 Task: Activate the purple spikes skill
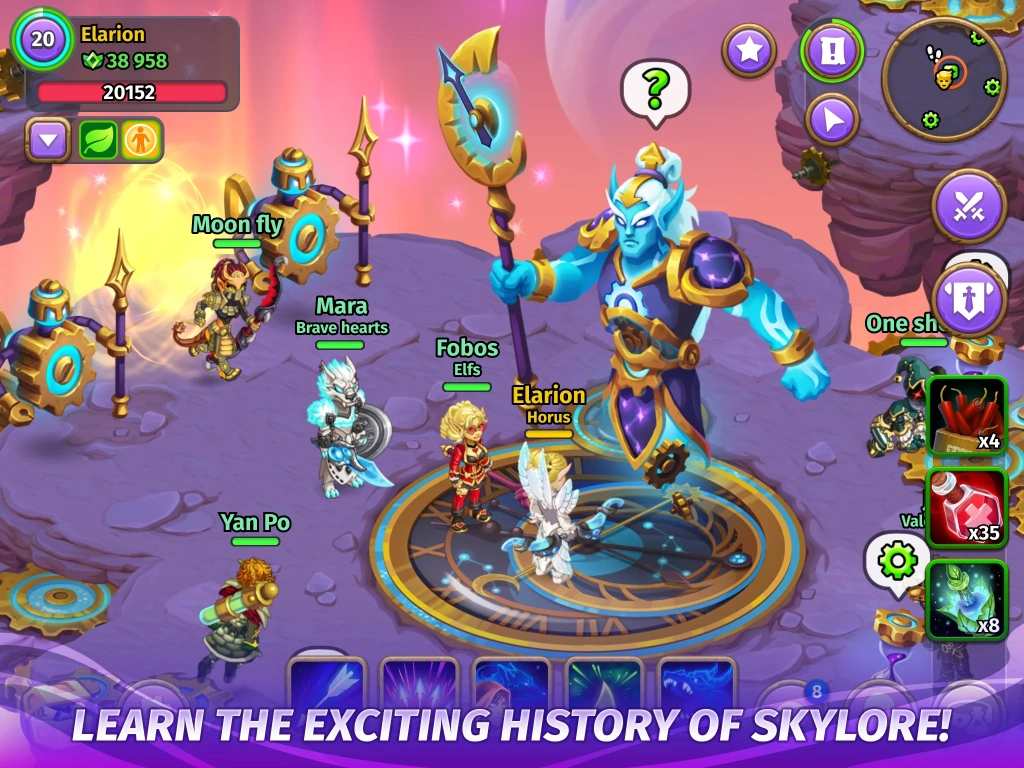click(419, 684)
